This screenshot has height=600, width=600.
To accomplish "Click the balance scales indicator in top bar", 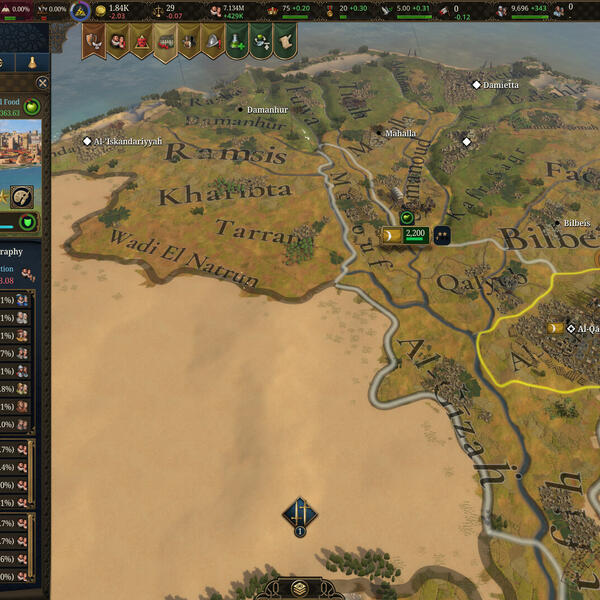I will 155,10.
